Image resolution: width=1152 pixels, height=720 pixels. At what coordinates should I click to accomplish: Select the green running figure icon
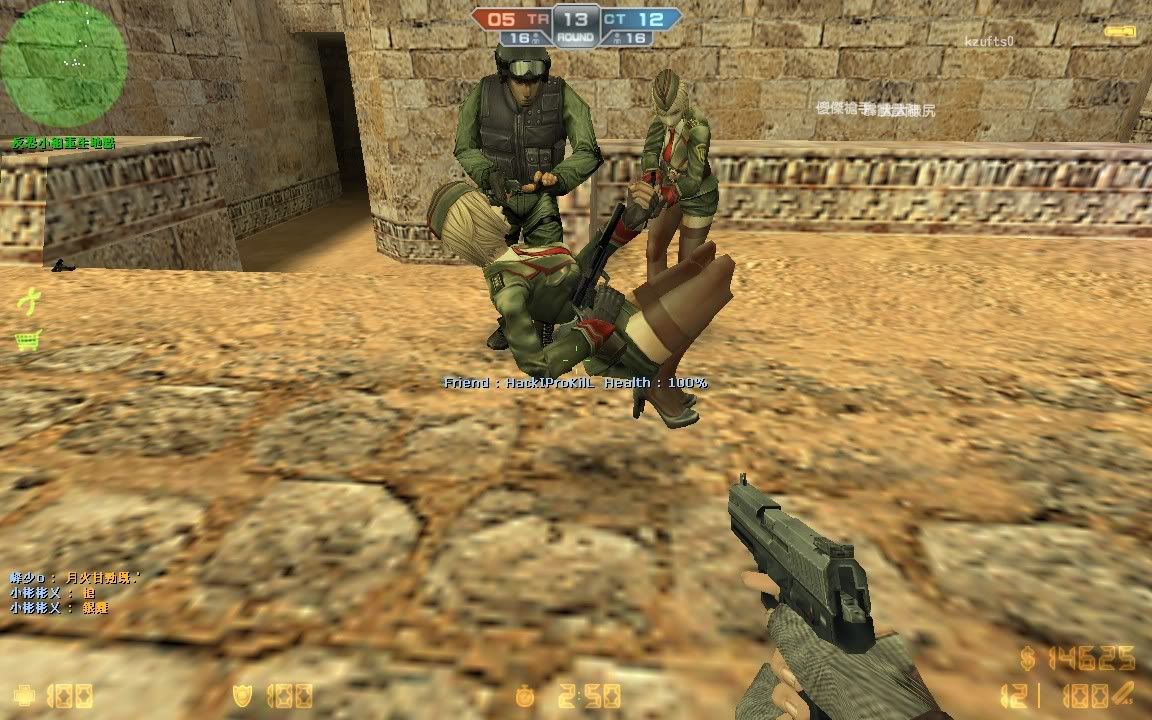[30, 298]
